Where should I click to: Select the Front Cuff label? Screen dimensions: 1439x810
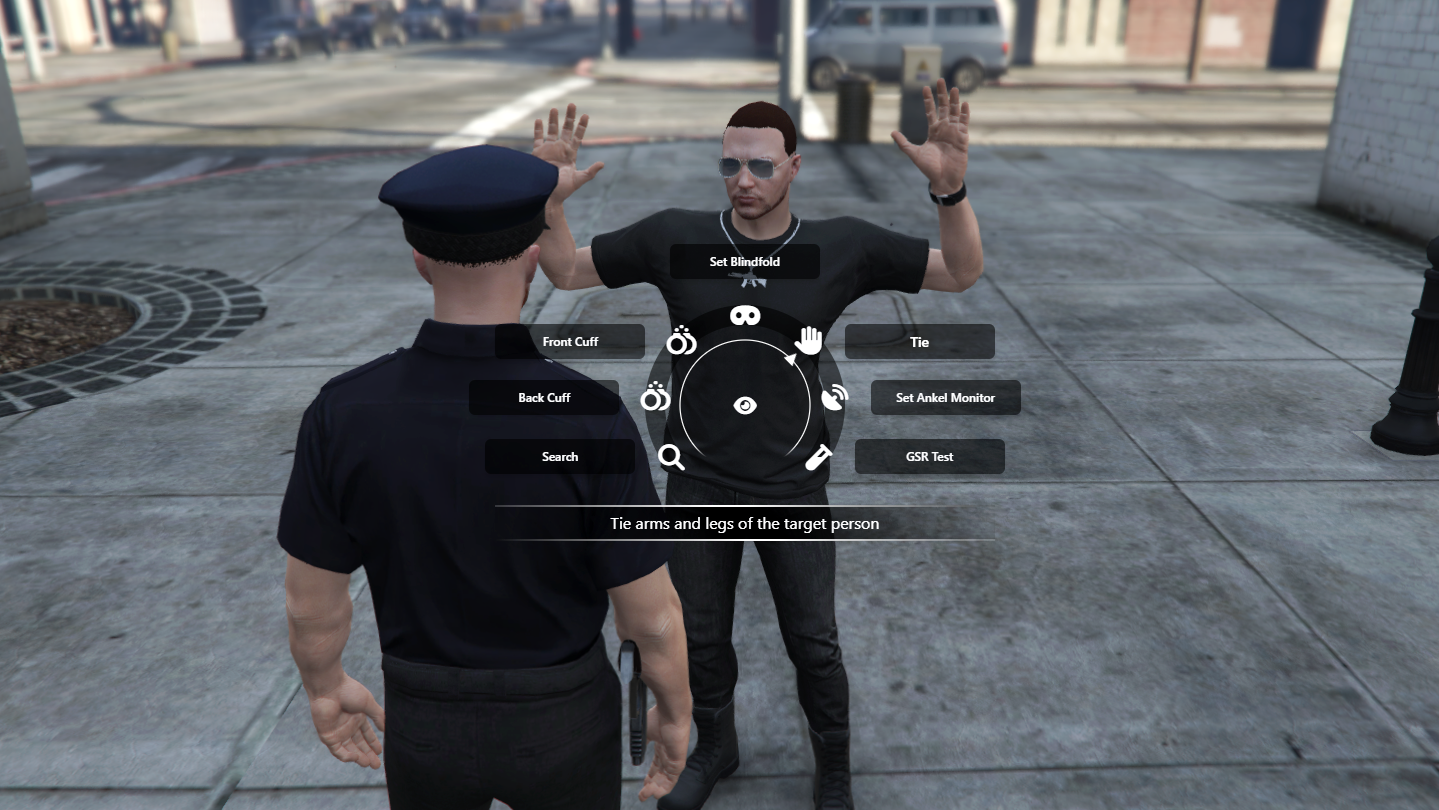570,342
